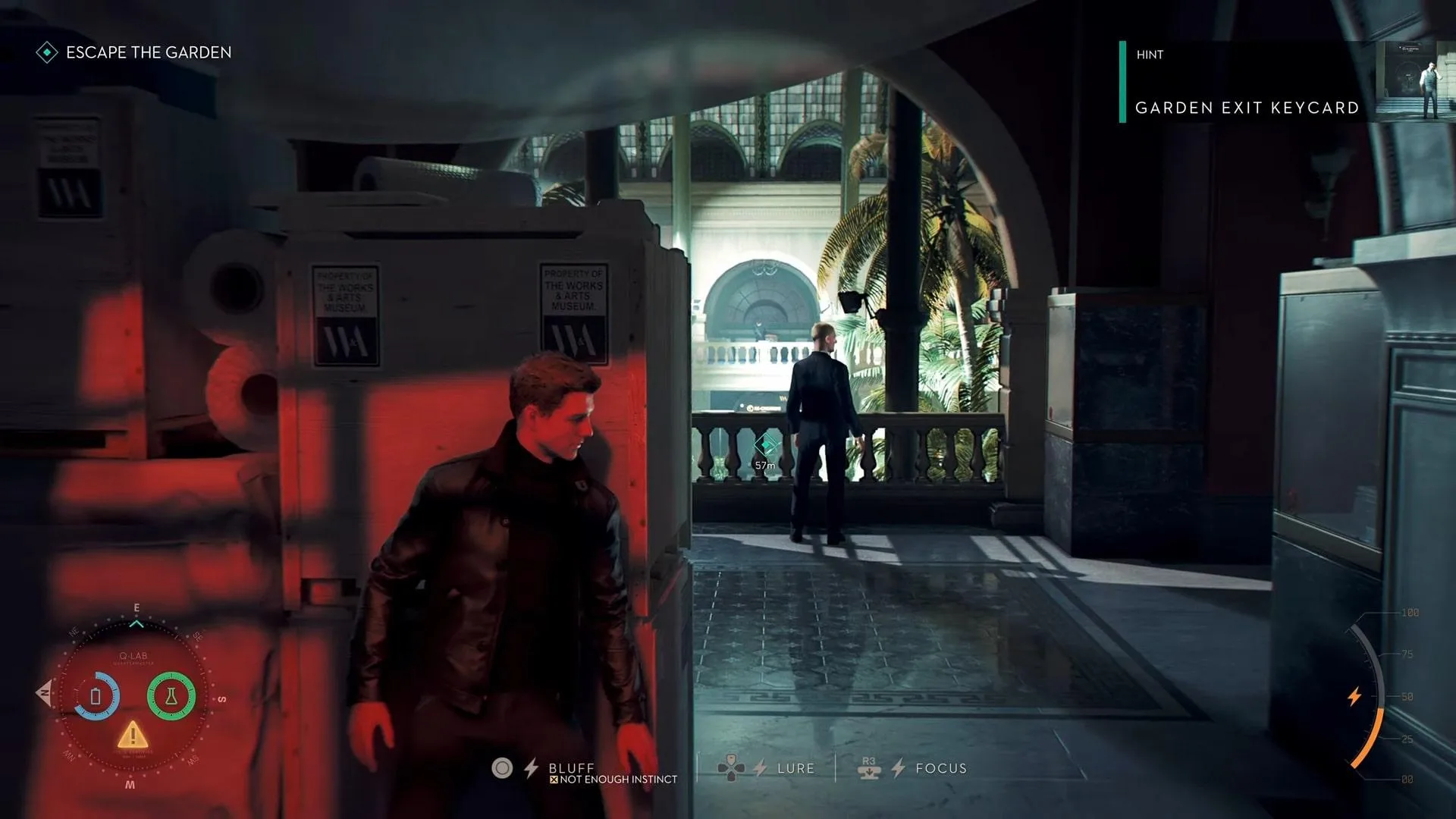Select the green chemical flask gauge
The image size is (1456, 819).
click(x=171, y=696)
